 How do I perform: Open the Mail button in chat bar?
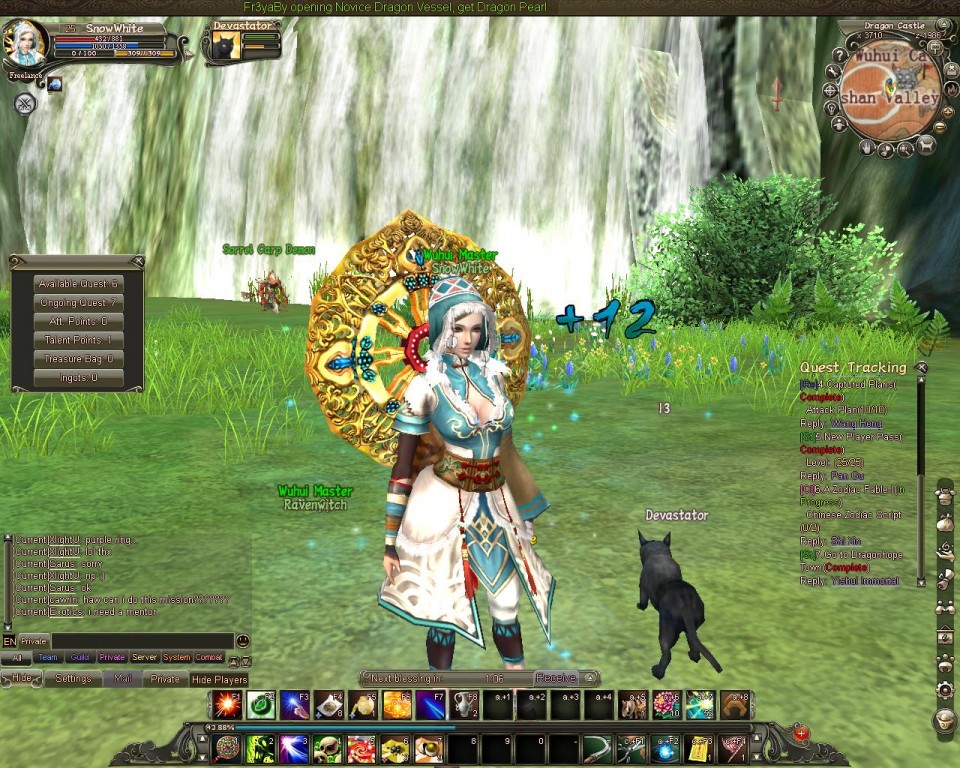tap(122, 678)
